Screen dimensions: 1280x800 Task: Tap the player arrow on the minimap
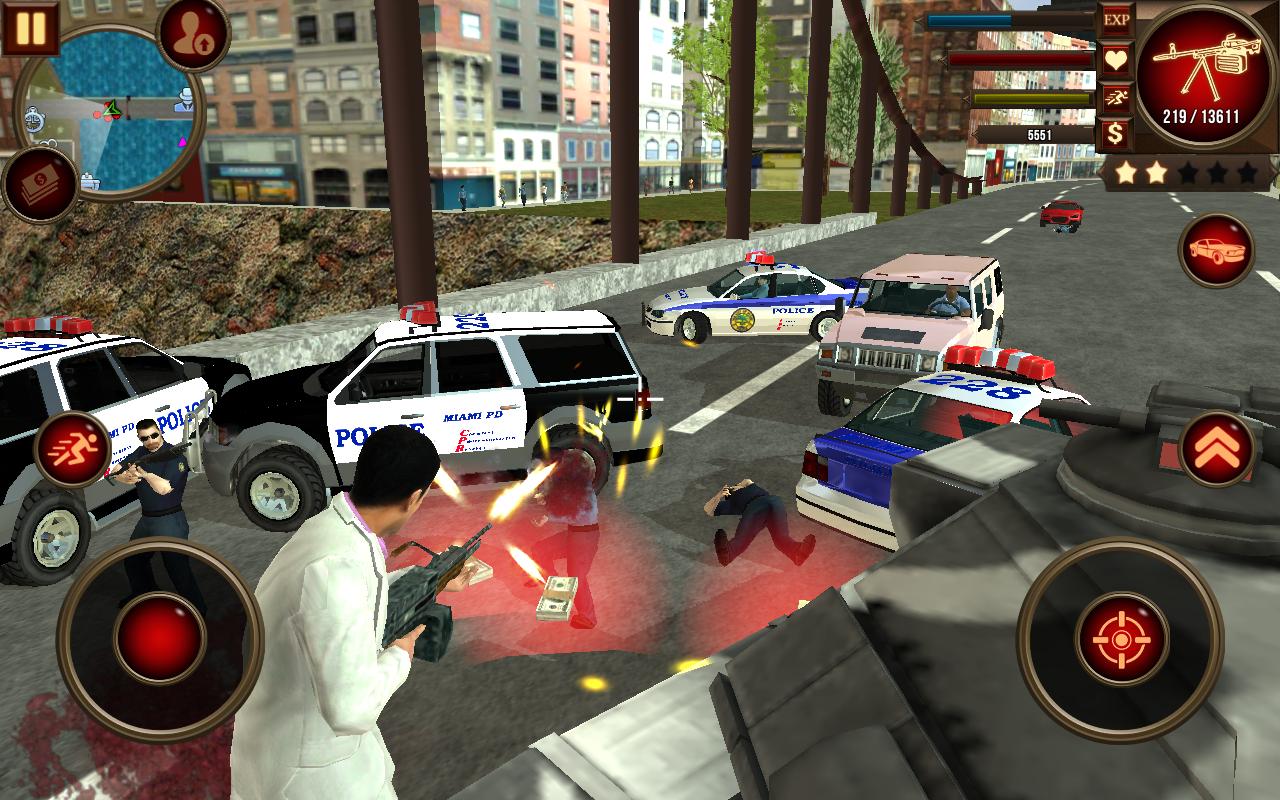[x=112, y=108]
